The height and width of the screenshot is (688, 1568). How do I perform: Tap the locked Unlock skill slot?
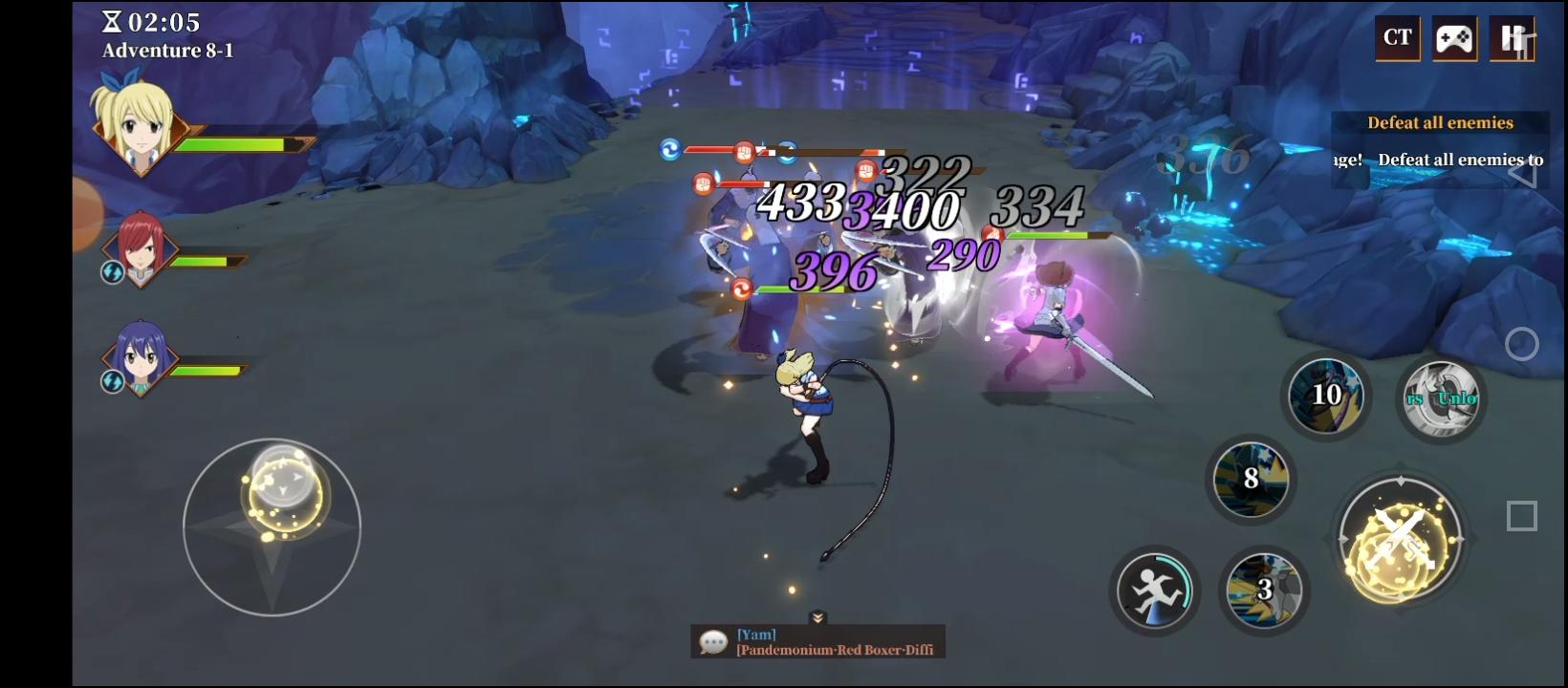[x=1442, y=399]
